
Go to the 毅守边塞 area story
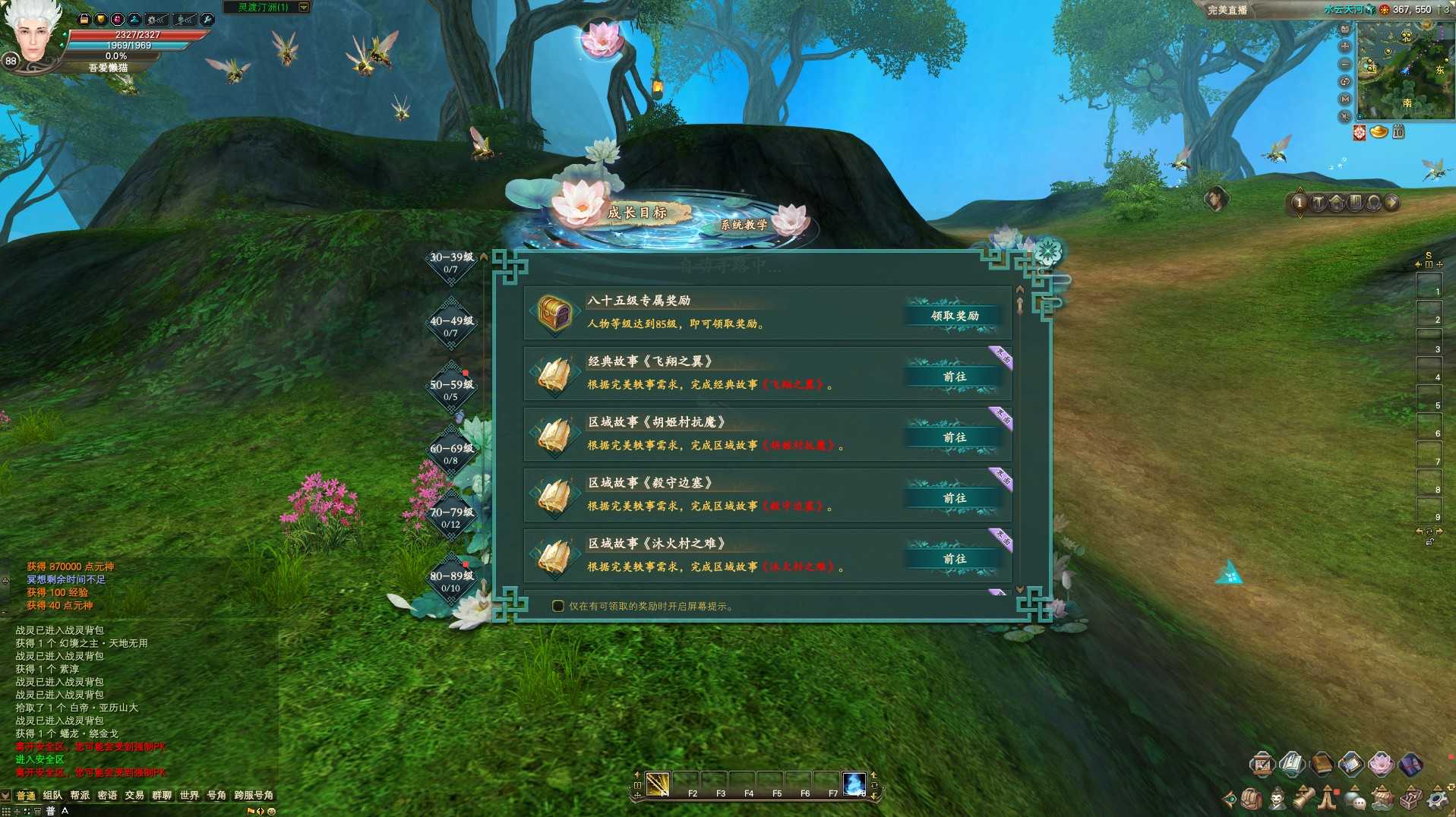pos(954,498)
